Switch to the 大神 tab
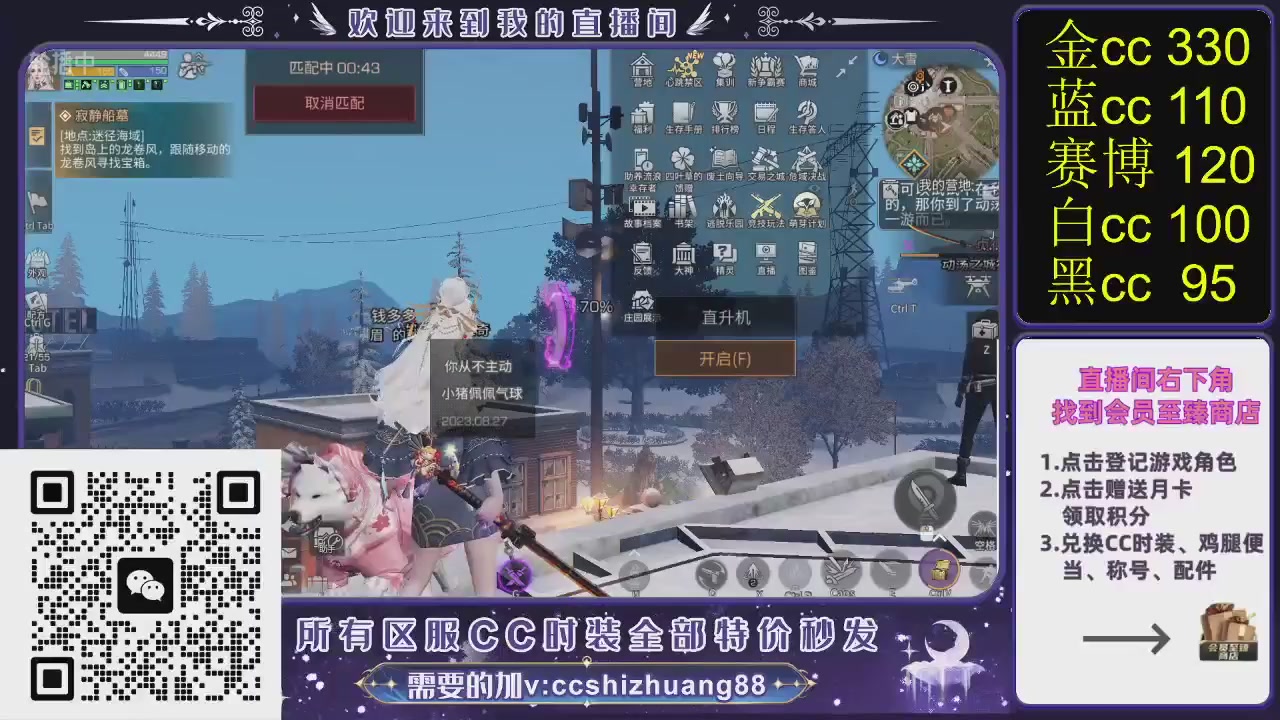The height and width of the screenshot is (720, 1280). pos(683,255)
